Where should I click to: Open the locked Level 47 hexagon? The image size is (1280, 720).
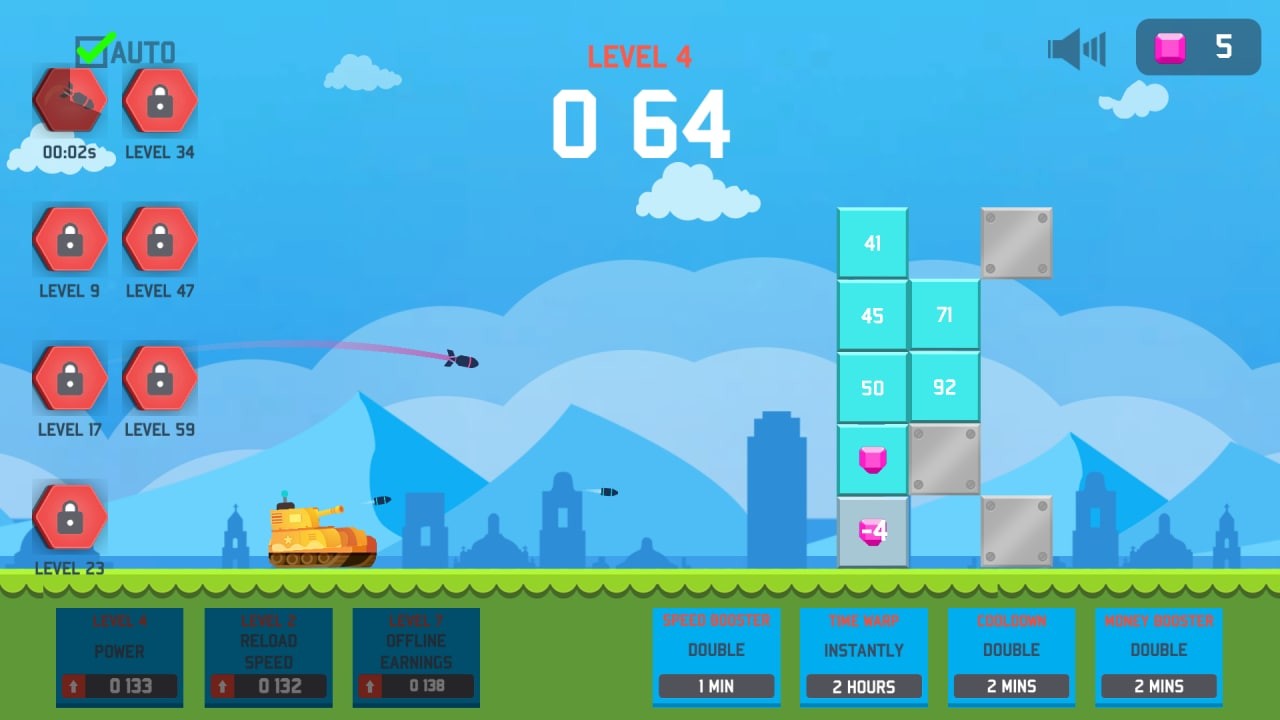(158, 240)
